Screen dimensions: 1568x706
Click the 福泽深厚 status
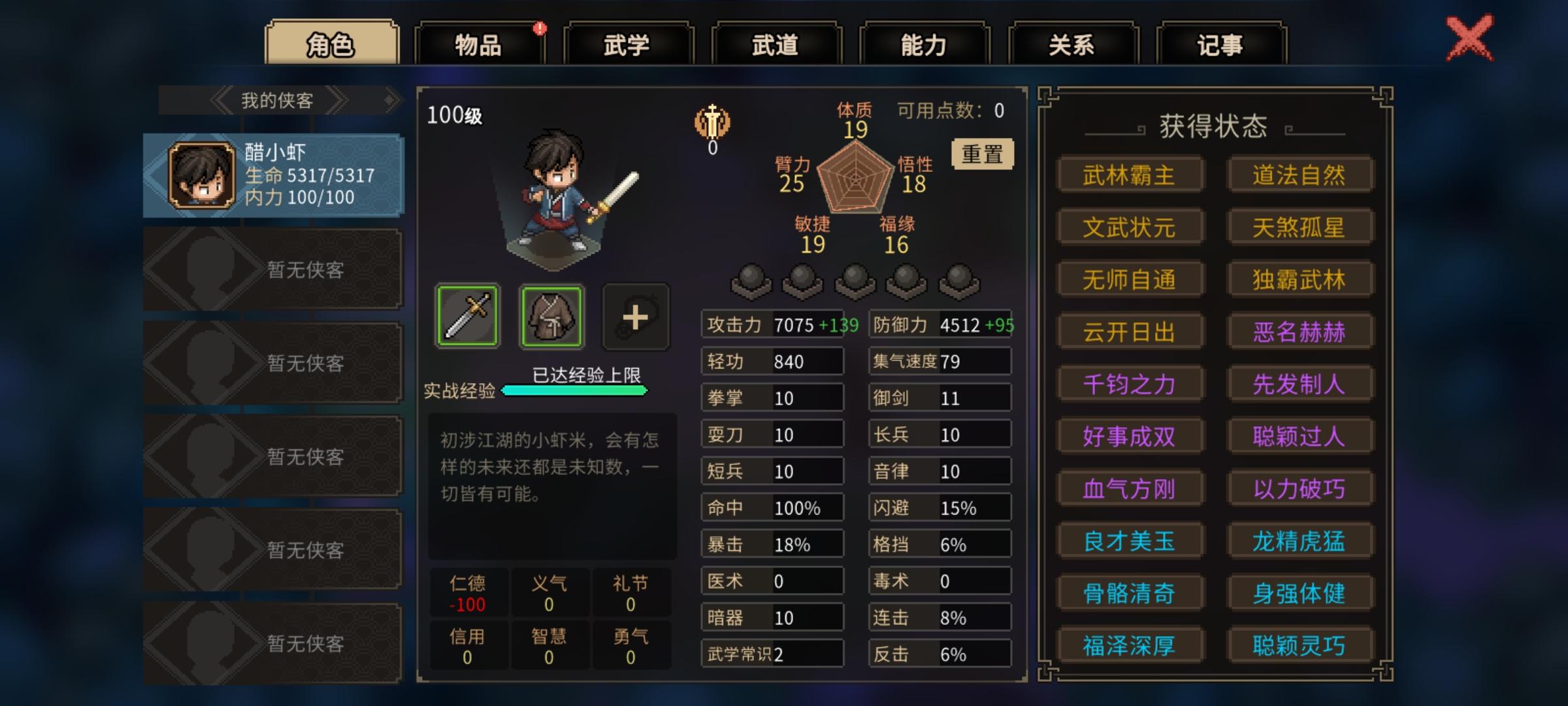click(x=1130, y=645)
